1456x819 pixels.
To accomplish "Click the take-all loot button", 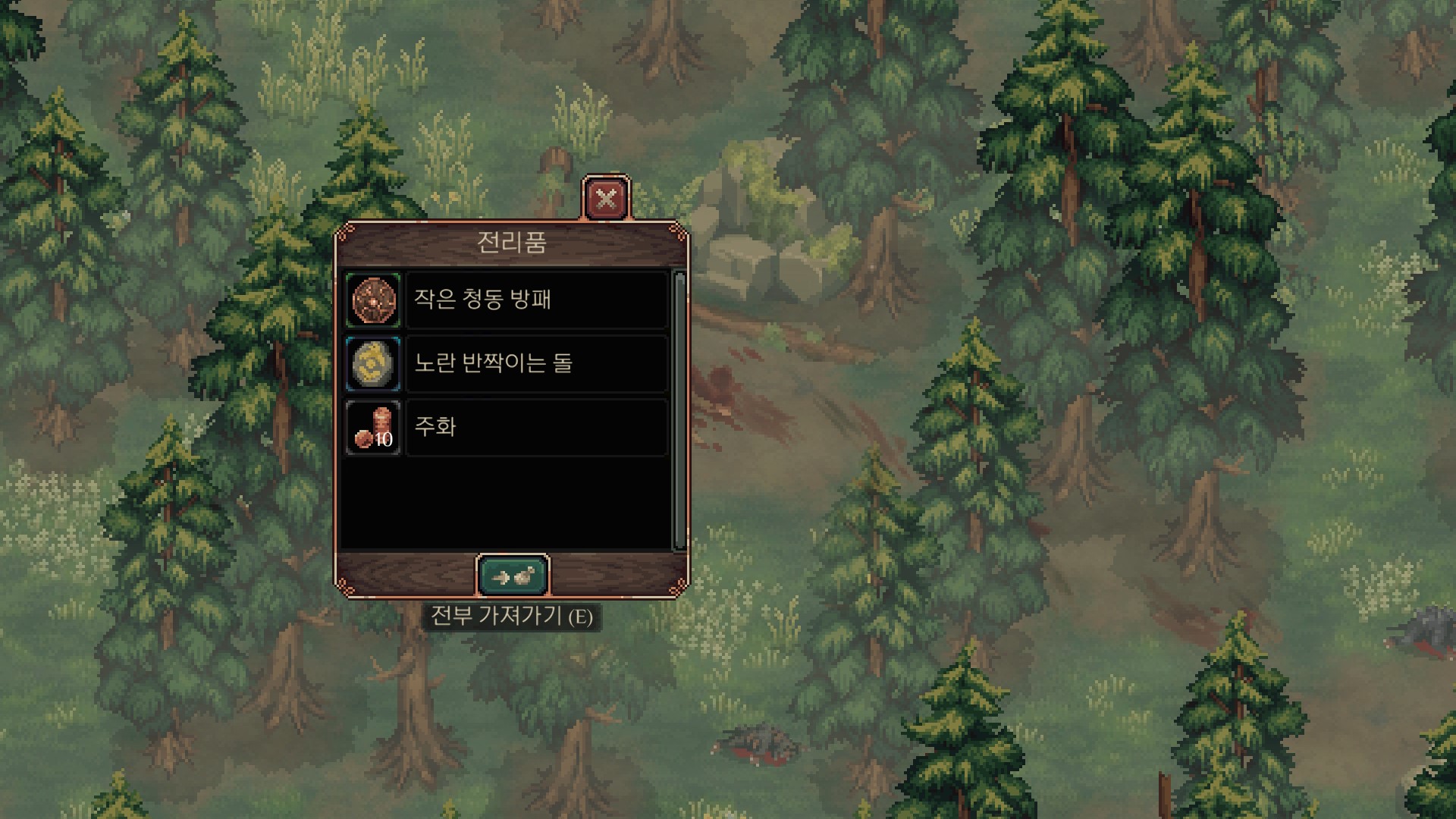I will coord(513,576).
